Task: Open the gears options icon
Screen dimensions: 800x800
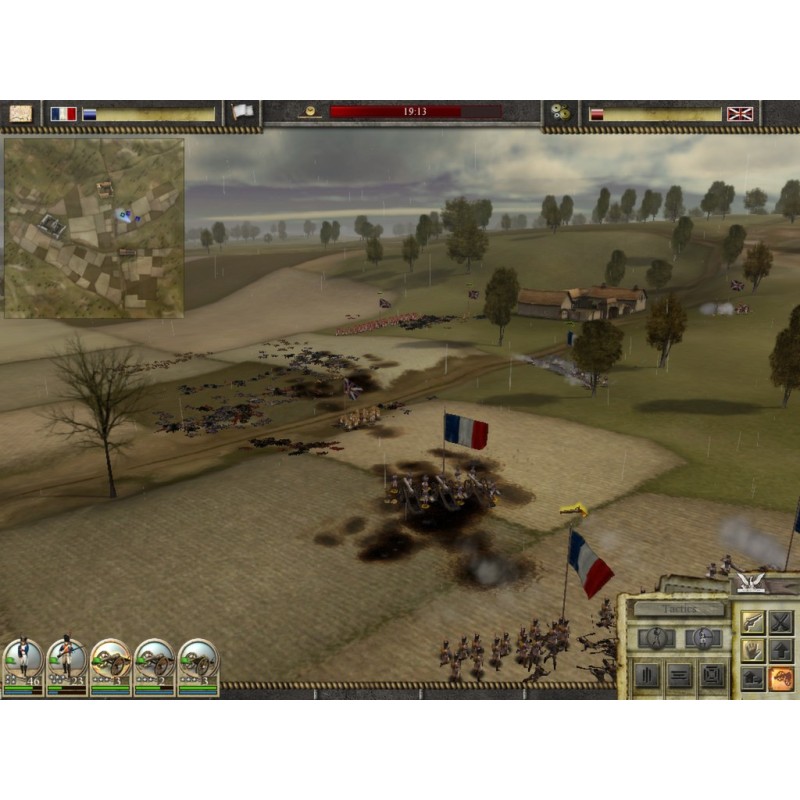Action: tap(560, 114)
